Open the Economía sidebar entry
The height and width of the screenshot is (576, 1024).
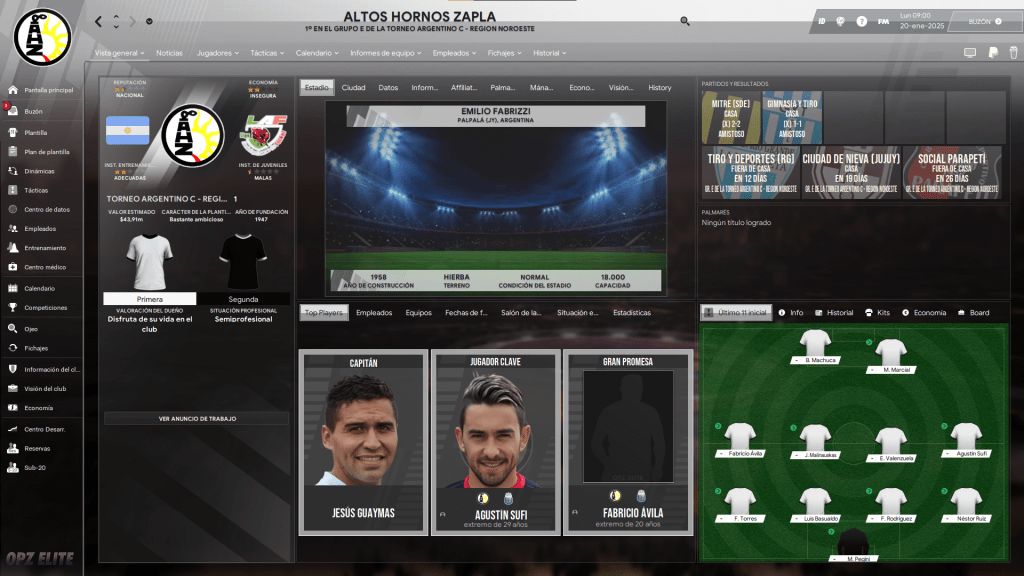pos(39,408)
